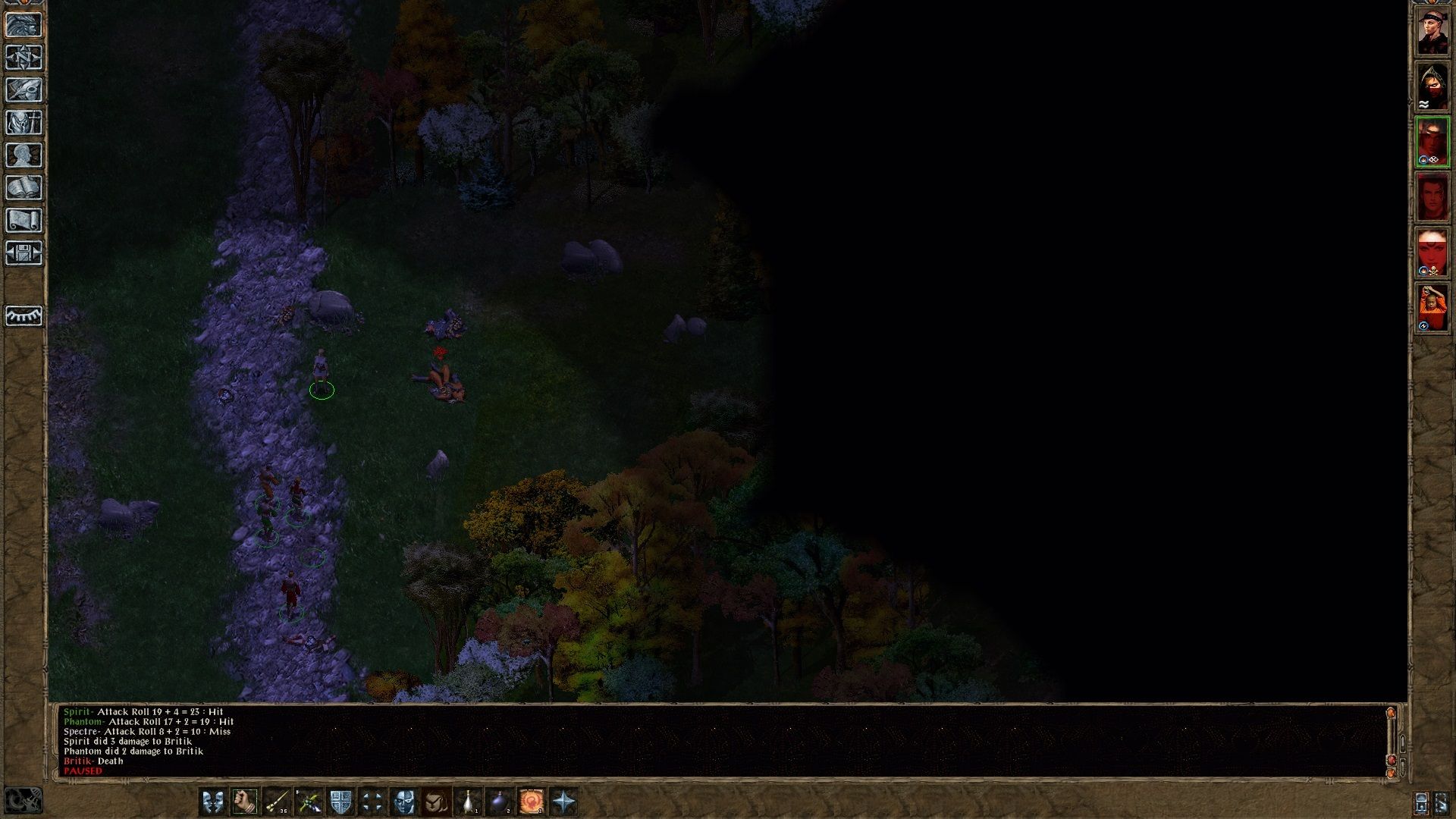Open the mage spellbook
The width and height of the screenshot is (1456, 819).
click(24, 188)
